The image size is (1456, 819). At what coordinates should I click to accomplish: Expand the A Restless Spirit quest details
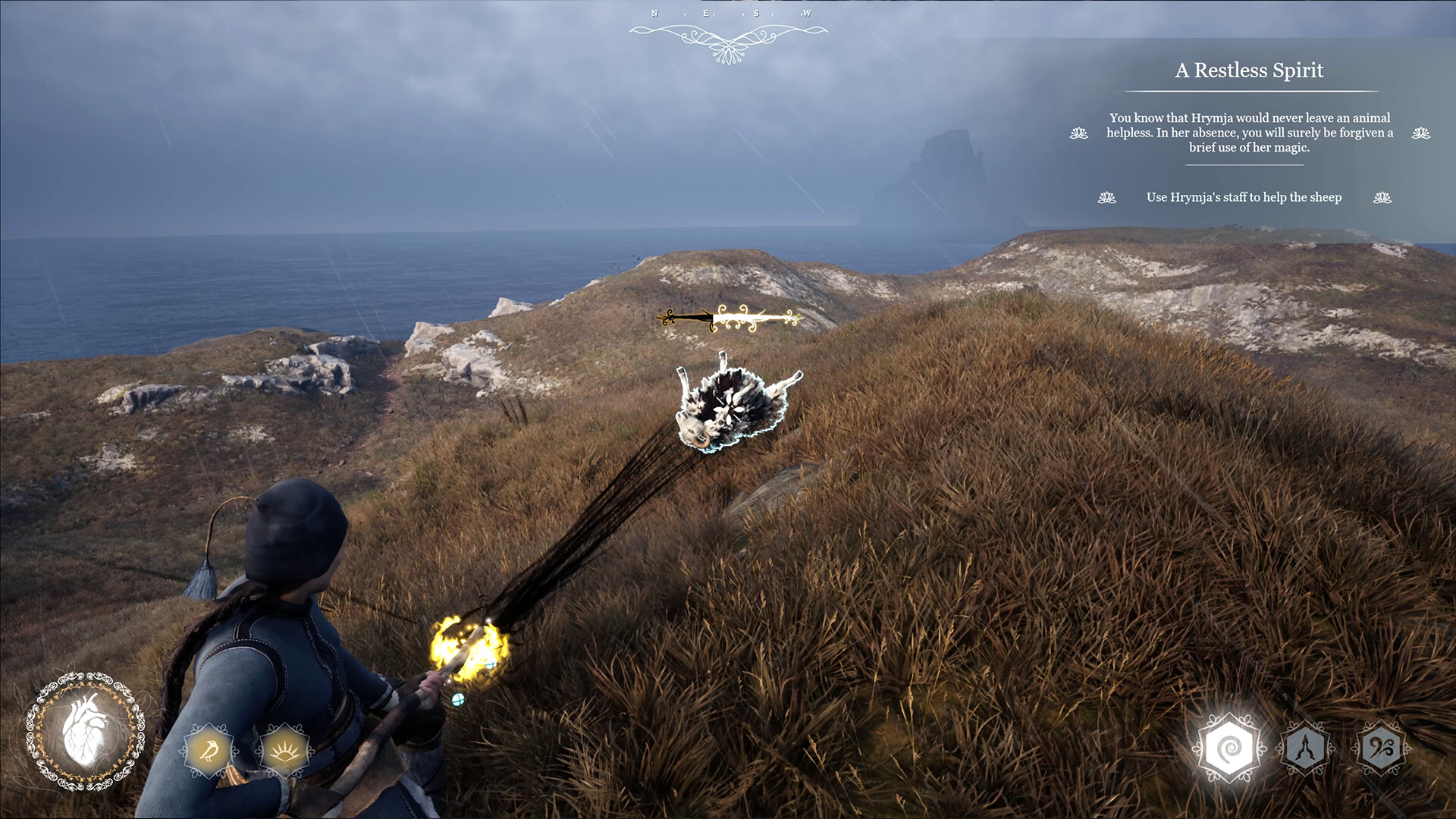click(1248, 70)
